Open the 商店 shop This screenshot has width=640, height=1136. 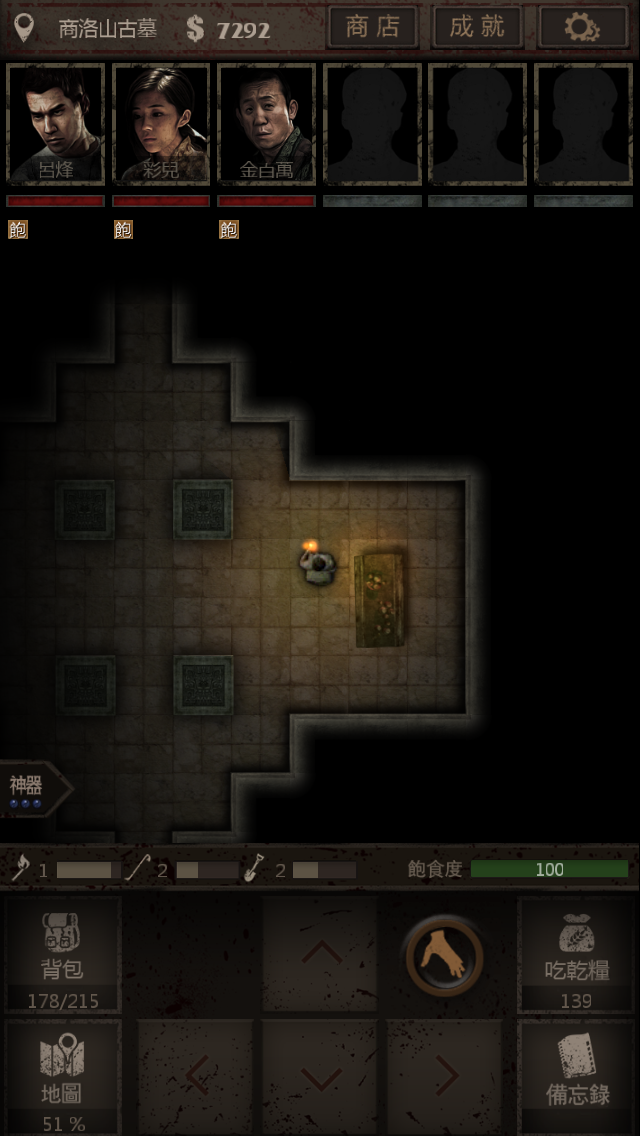pyautogui.click(x=372, y=27)
